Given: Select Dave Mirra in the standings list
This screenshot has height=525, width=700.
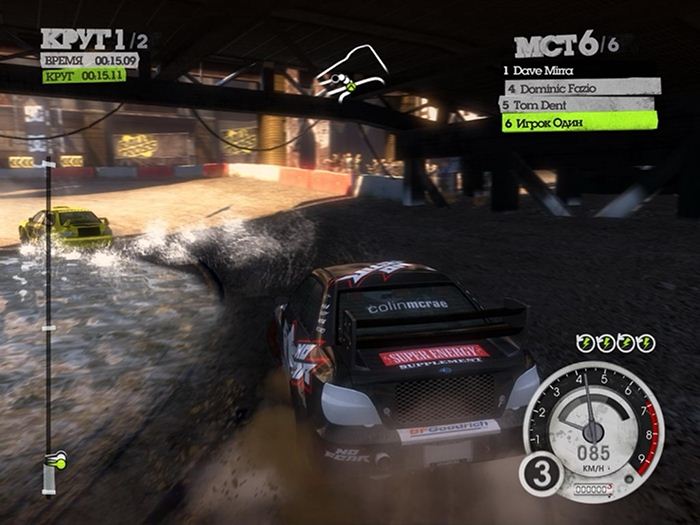Looking at the screenshot, I should tap(545, 71).
